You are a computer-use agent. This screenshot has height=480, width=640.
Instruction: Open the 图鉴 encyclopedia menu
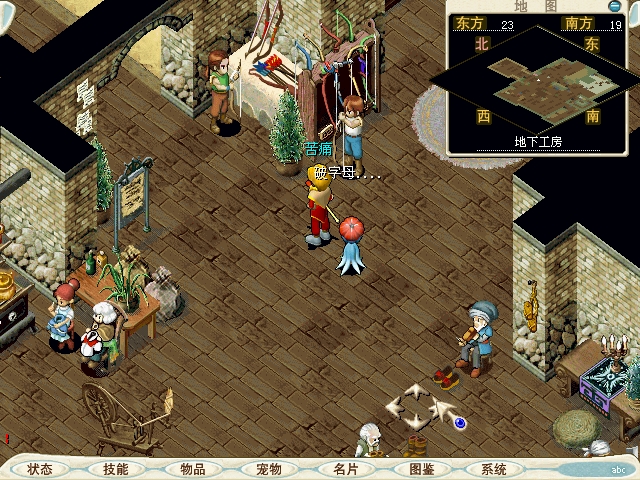point(421,469)
